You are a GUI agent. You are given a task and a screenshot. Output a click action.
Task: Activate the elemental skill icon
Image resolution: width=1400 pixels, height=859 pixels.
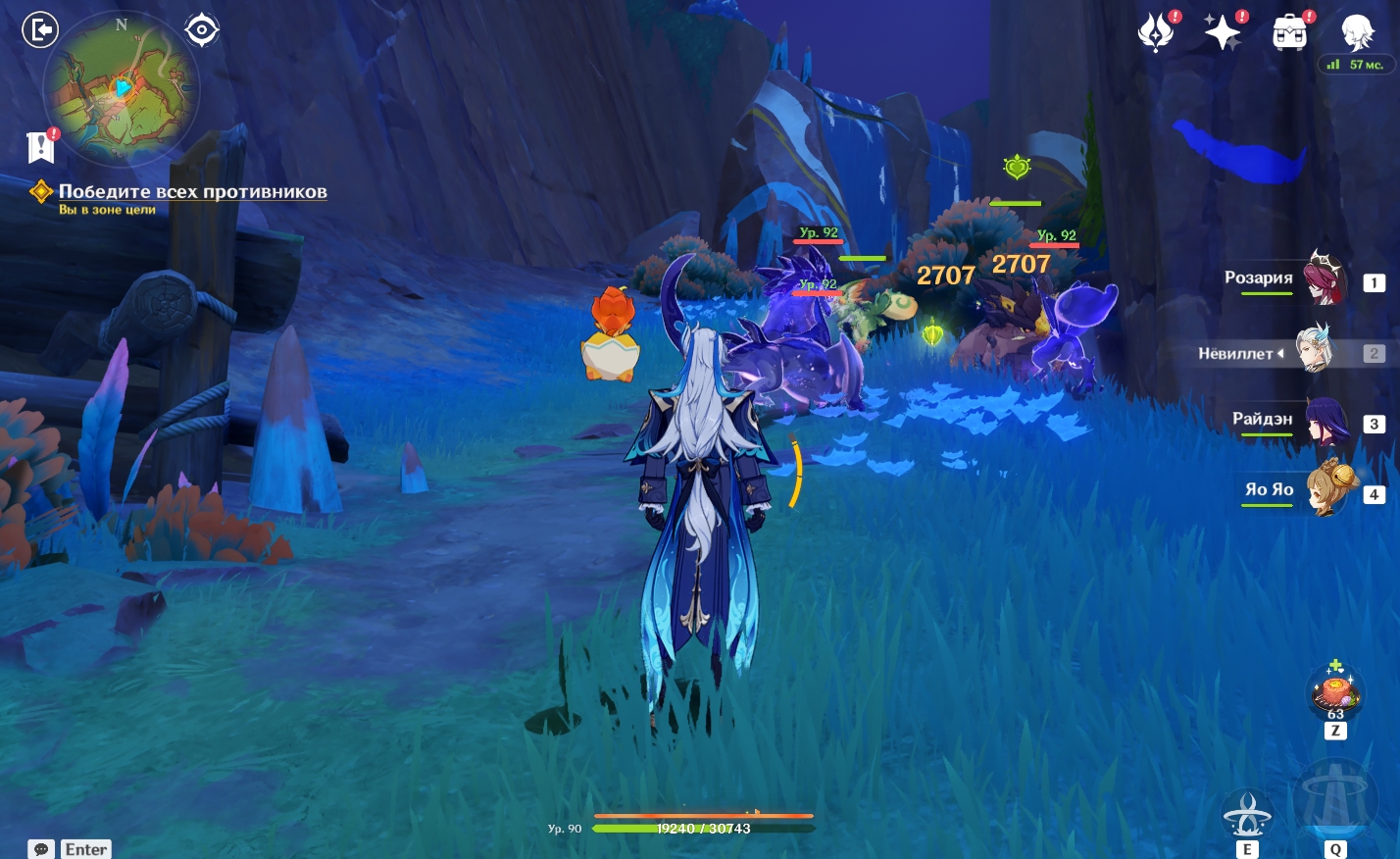(1247, 816)
